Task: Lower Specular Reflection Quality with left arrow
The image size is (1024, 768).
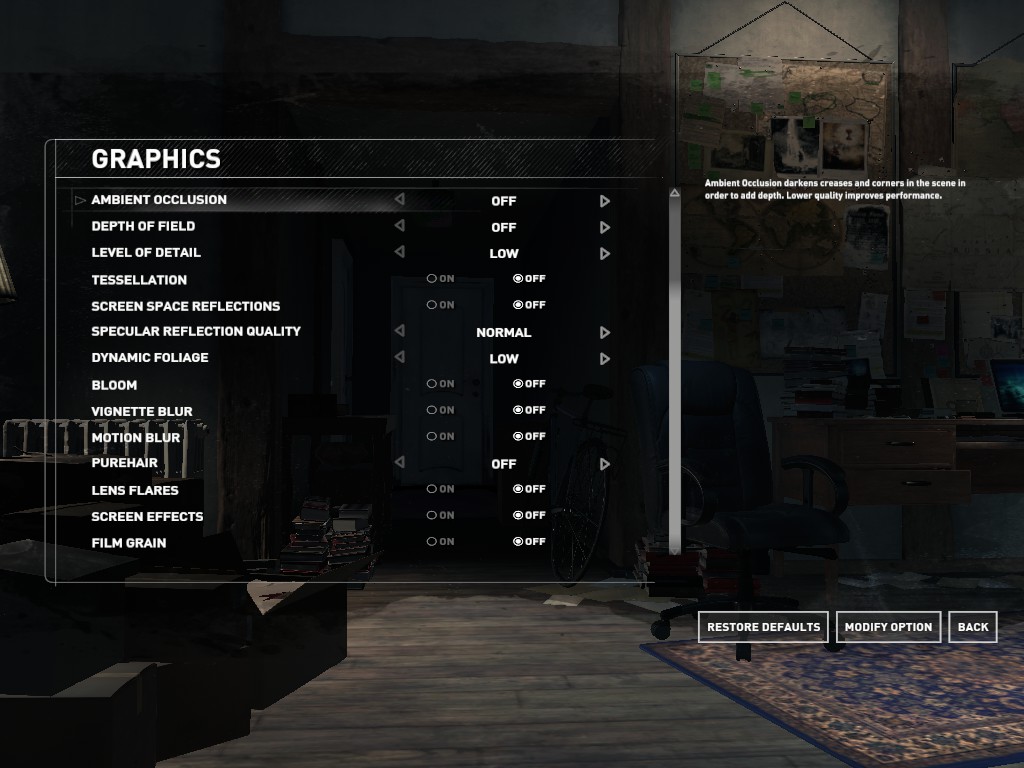Action: 399,332
